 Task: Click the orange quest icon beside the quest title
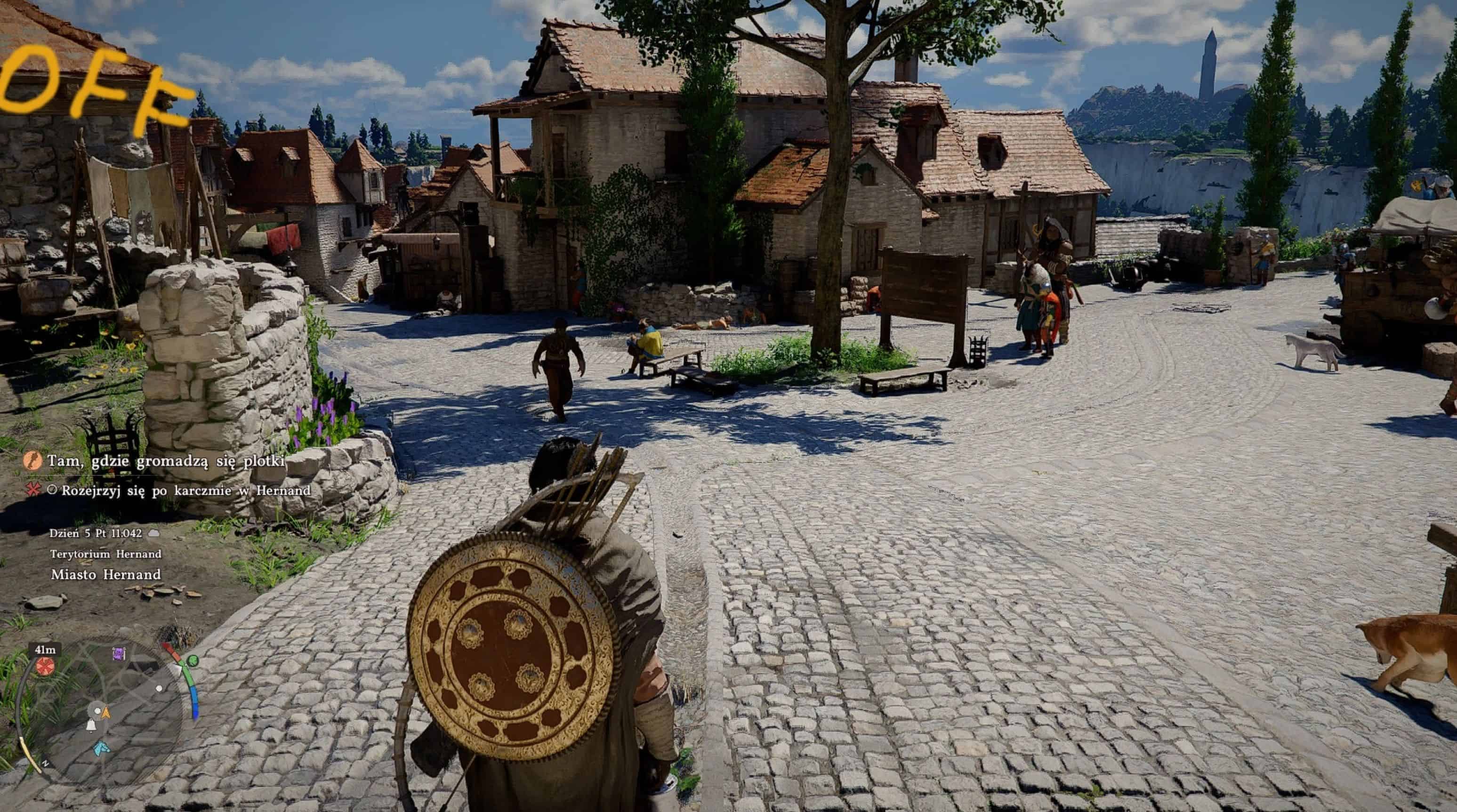click(33, 461)
